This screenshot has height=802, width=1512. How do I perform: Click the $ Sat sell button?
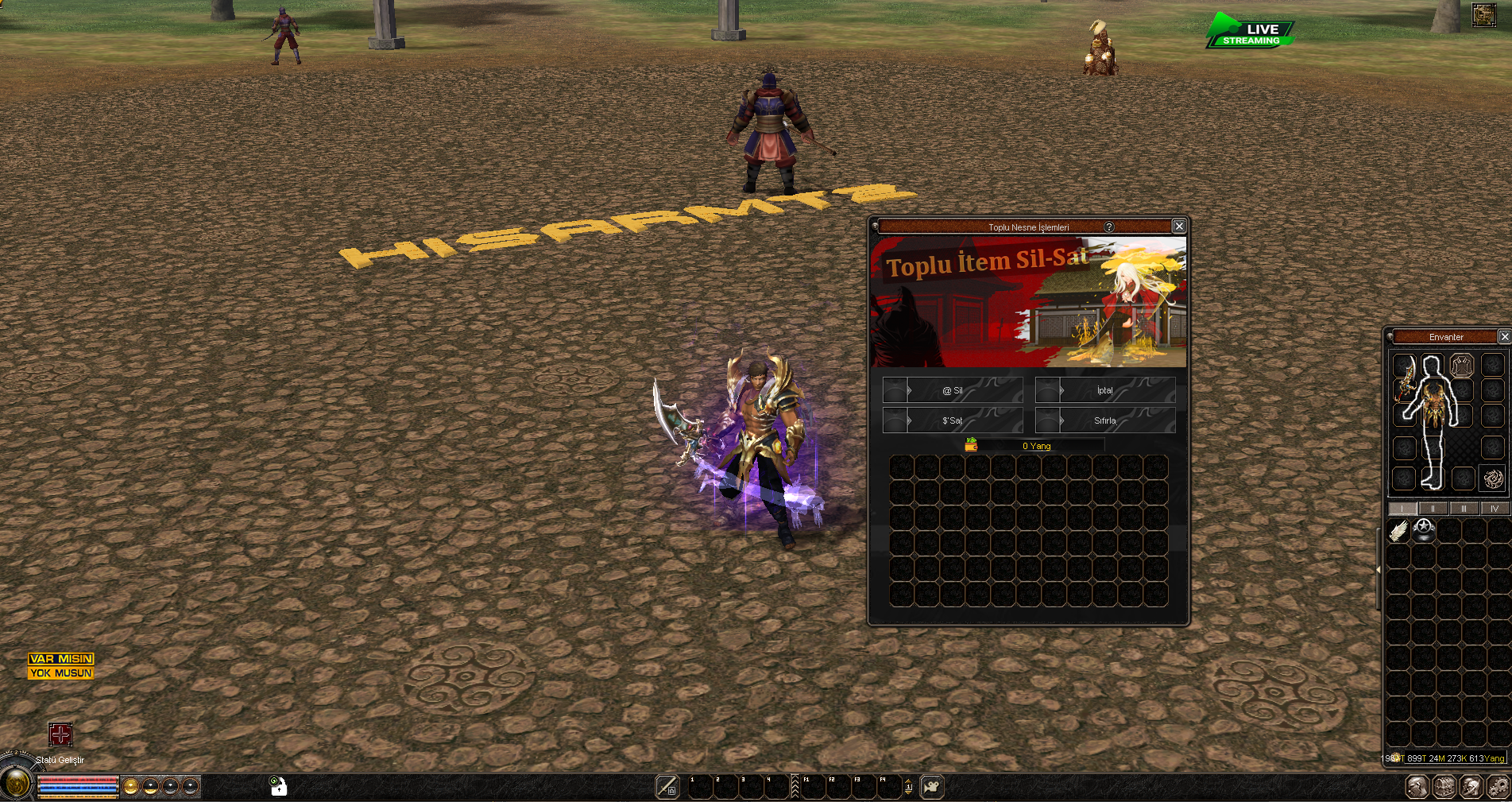pyautogui.click(x=953, y=420)
